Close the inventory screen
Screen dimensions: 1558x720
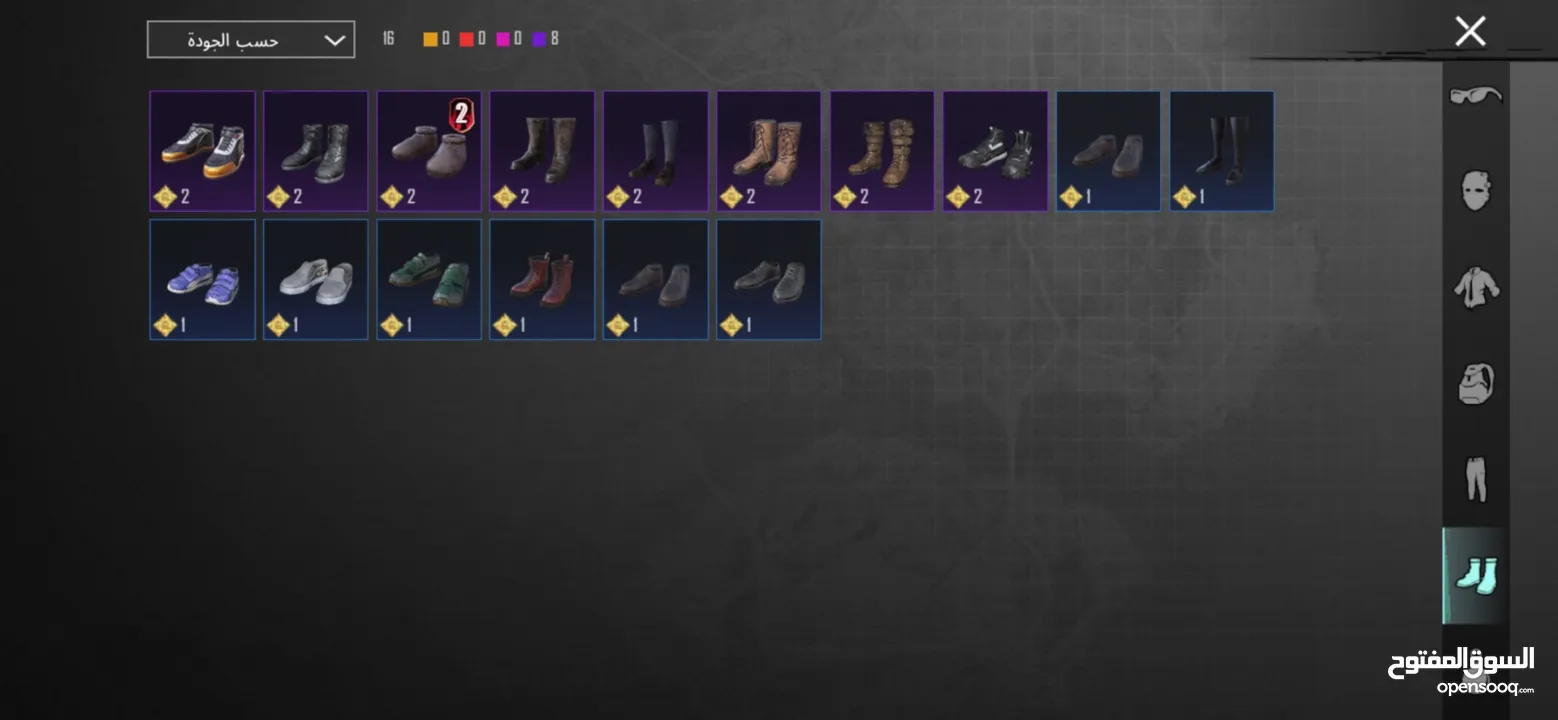pyautogui.click(x=1470, y=32)
